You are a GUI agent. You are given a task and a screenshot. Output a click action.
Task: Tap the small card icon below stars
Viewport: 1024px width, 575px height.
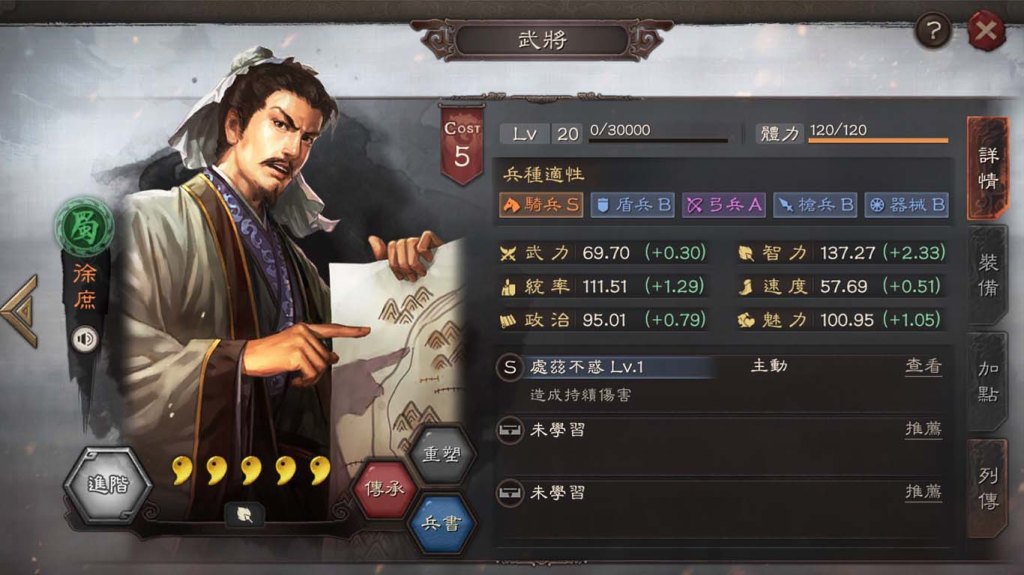point(245,514)
